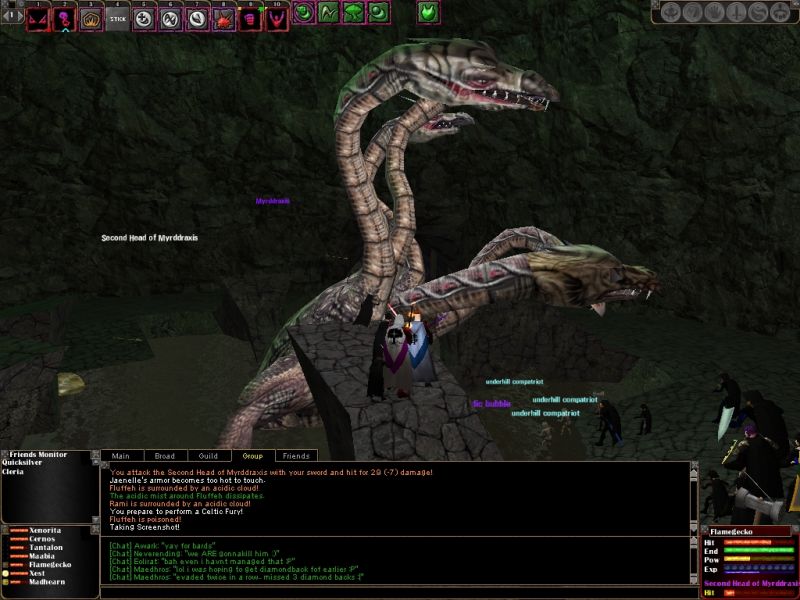Switch to the Main chat tab
Screen dimensions: 800x600
120,456
